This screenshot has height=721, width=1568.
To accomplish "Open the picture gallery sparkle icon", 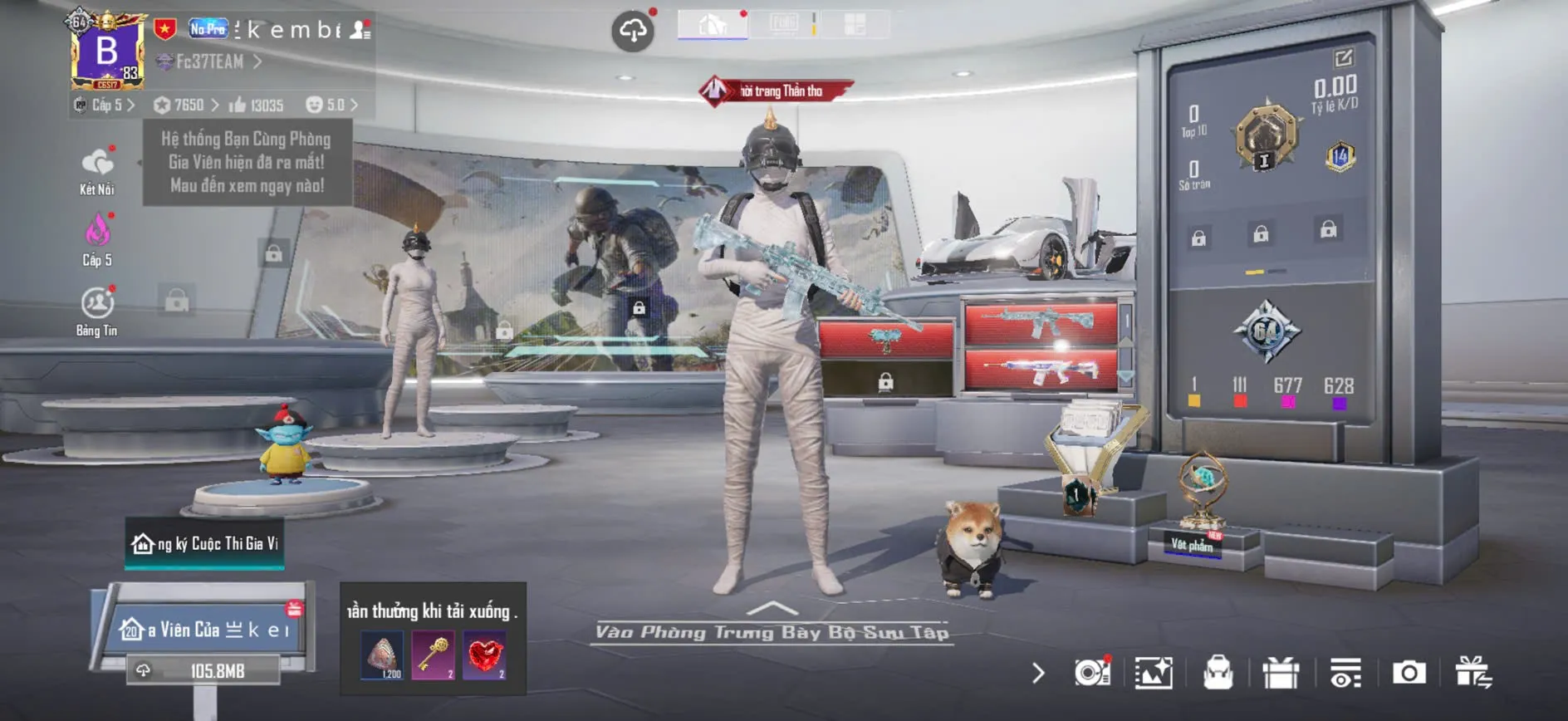I will click(1154, 673).
